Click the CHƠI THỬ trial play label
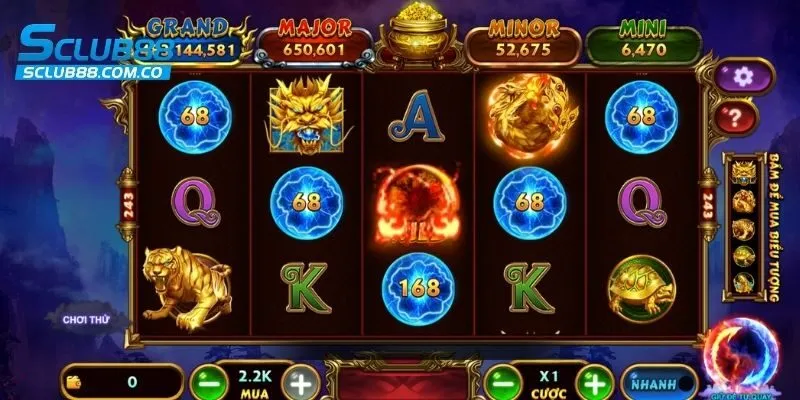The height and width of the screenshot is (400, 800). click(83, 320)
